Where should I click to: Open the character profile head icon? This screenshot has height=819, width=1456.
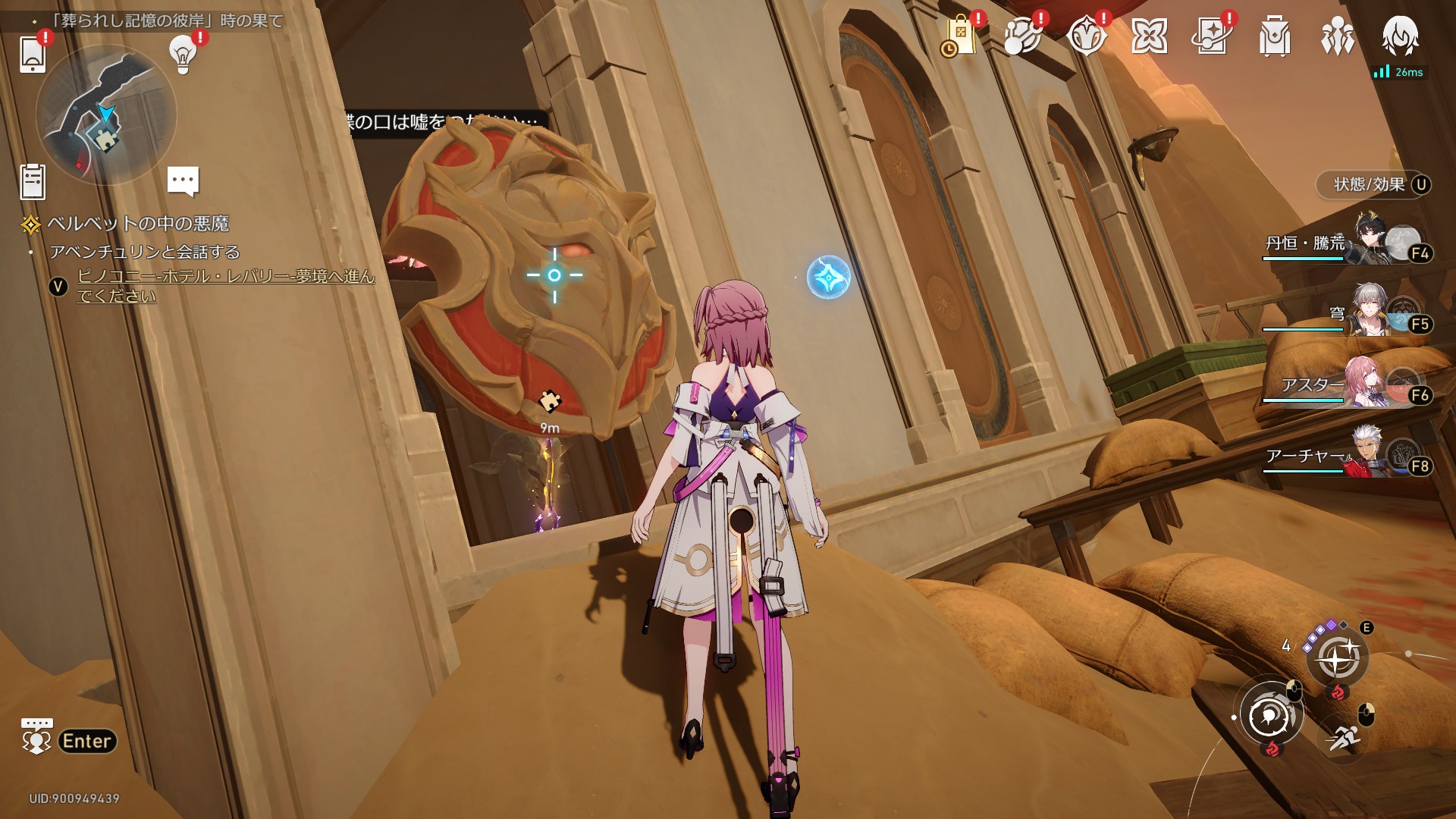(x=1400, y=35)
